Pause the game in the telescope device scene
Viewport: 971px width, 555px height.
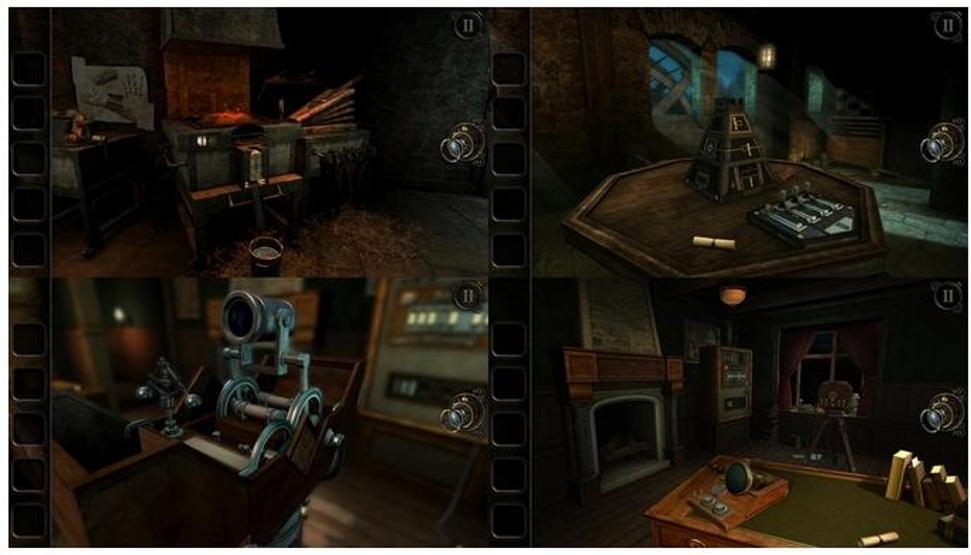tap(468, 296)
